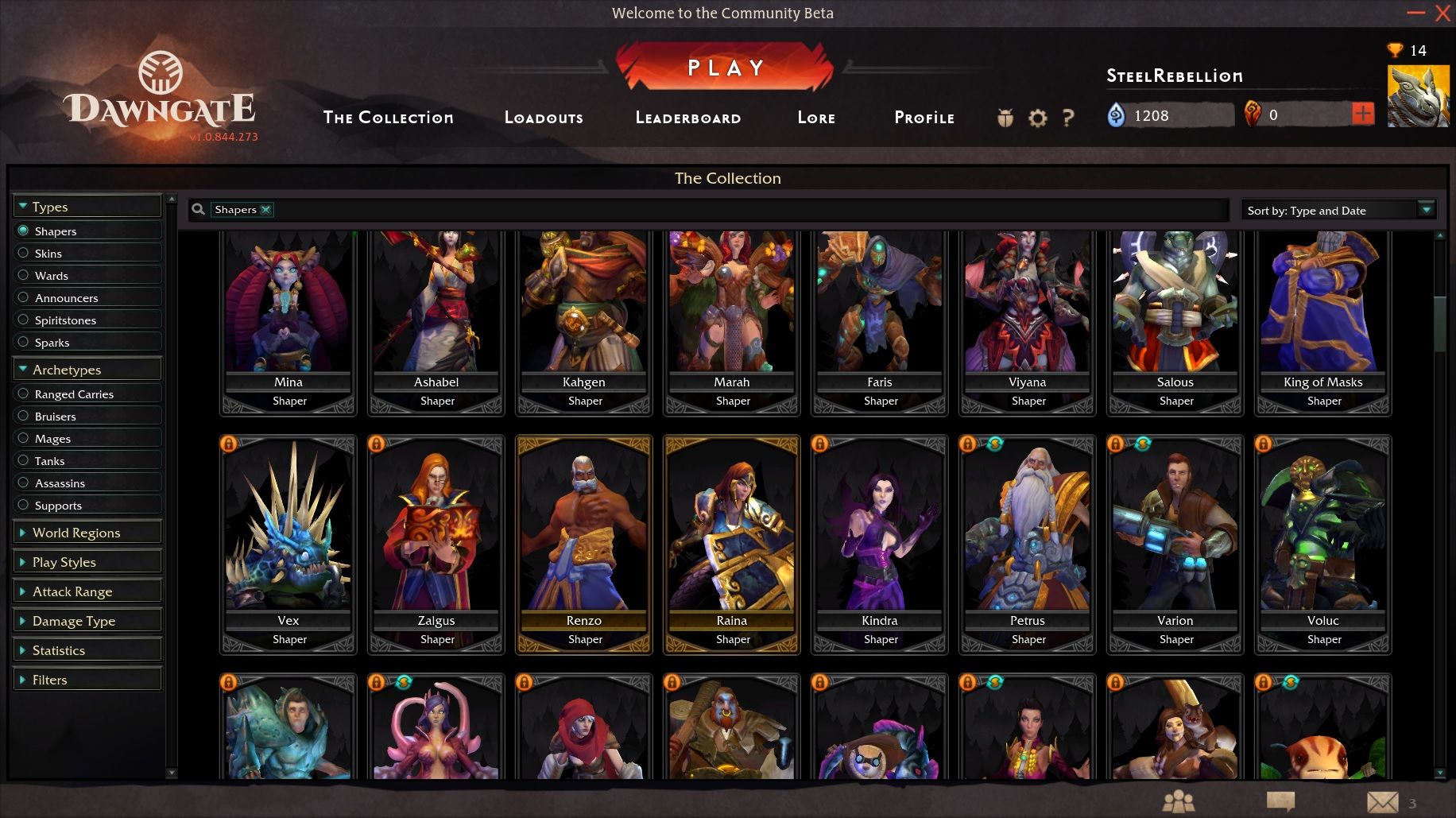Close the game window
Viewport: 1456px width, 818px height.
click(1442, 13)
